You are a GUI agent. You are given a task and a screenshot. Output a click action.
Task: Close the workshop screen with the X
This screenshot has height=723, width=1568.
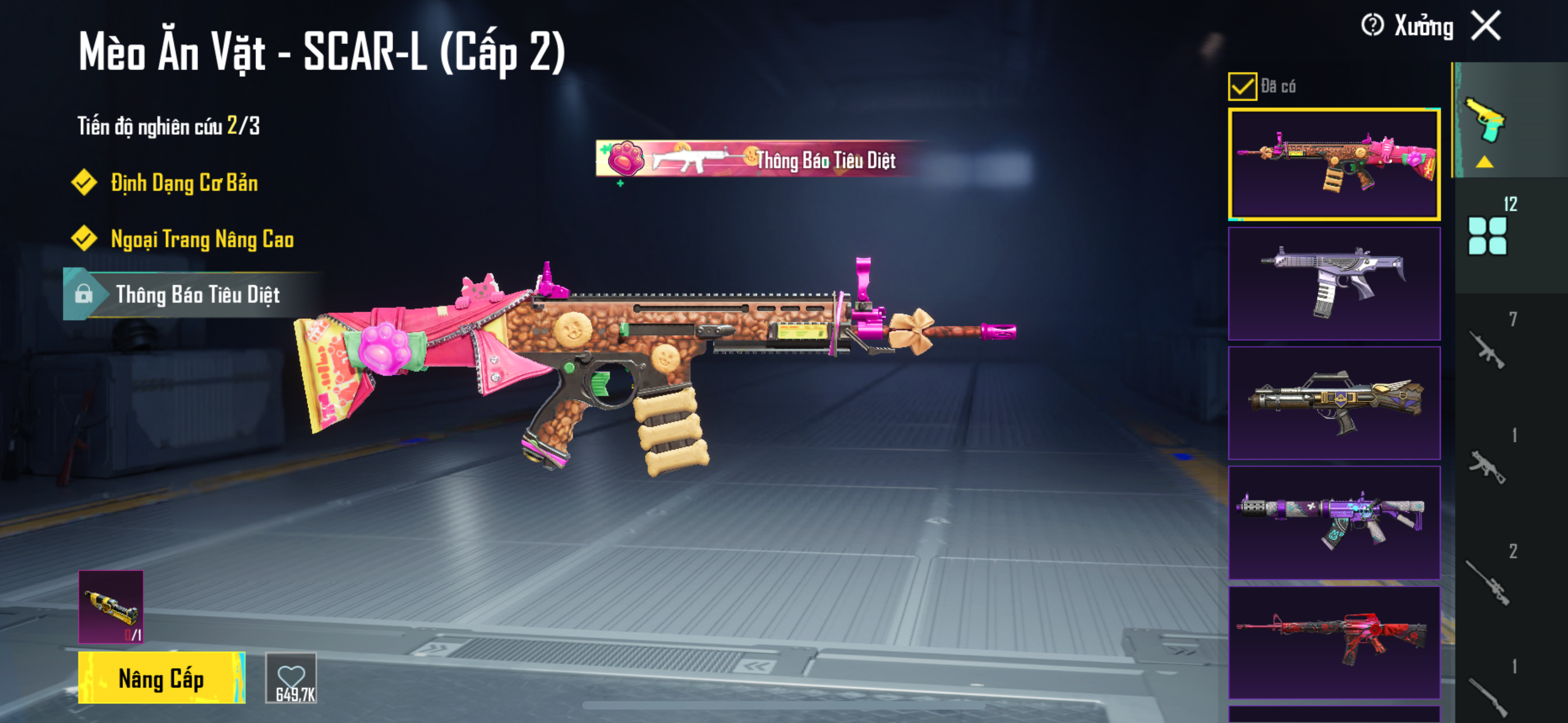1486,26
